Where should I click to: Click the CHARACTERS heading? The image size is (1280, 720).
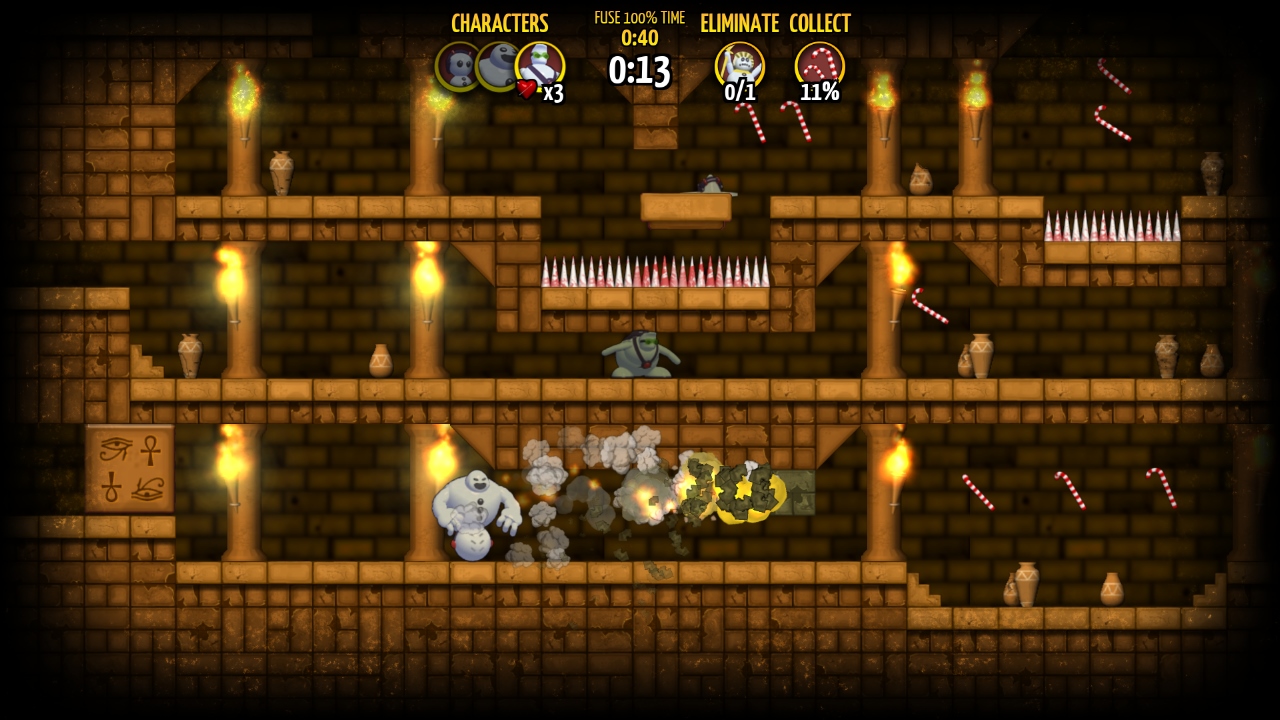tap(500, 23)
